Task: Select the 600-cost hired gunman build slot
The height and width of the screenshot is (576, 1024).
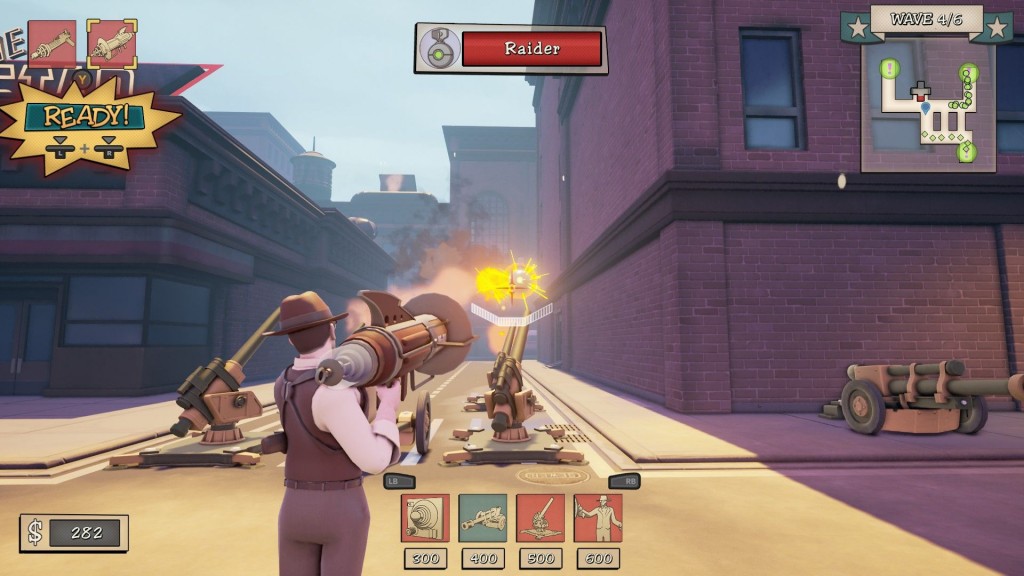Action: click(598, 518)
